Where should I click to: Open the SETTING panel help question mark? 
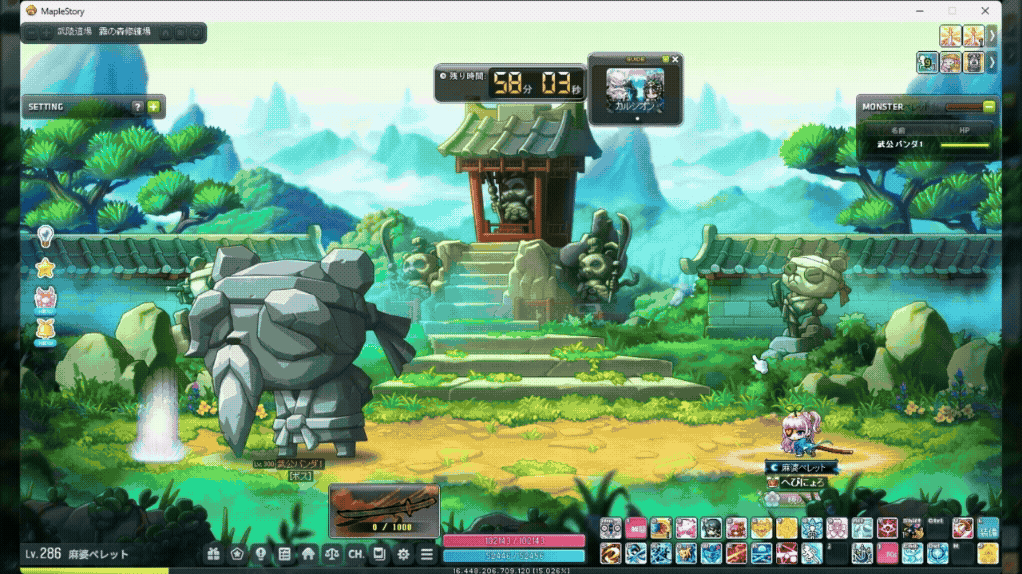tap(138, 107)
